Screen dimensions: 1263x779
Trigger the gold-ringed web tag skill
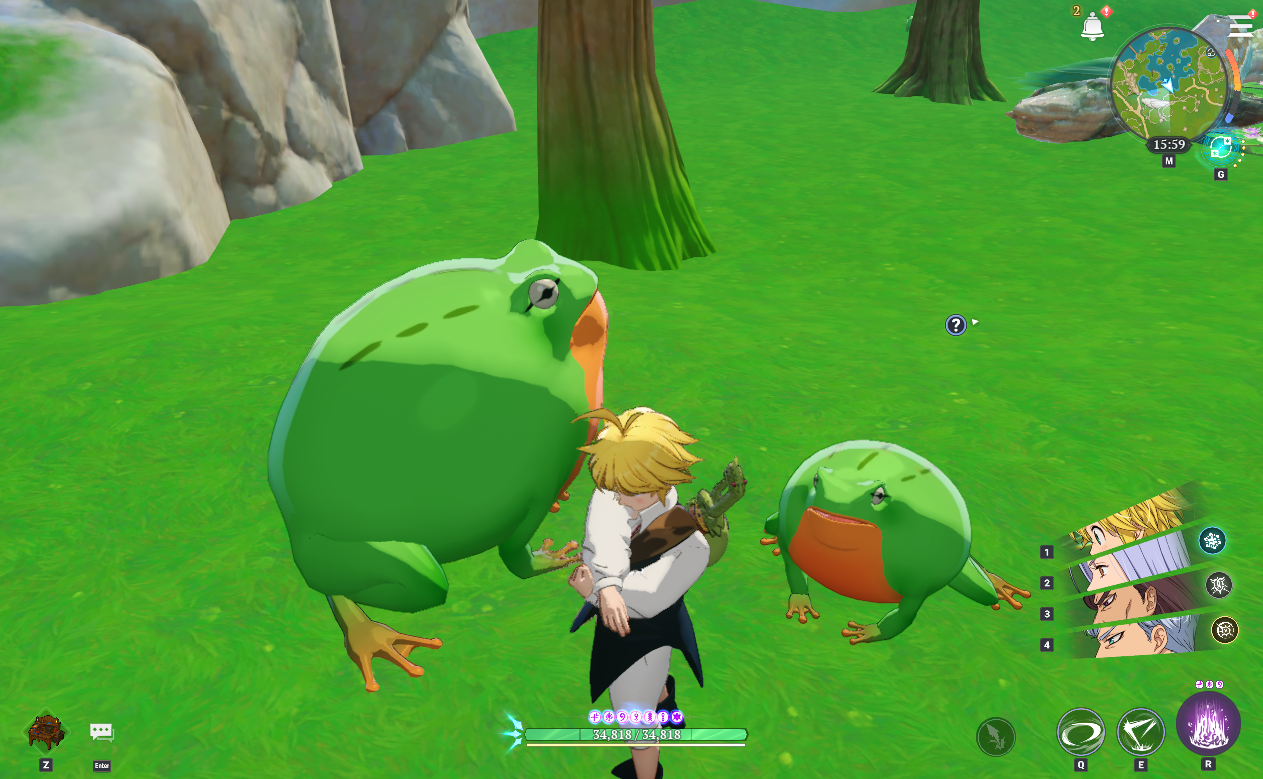pos(1225,629)
